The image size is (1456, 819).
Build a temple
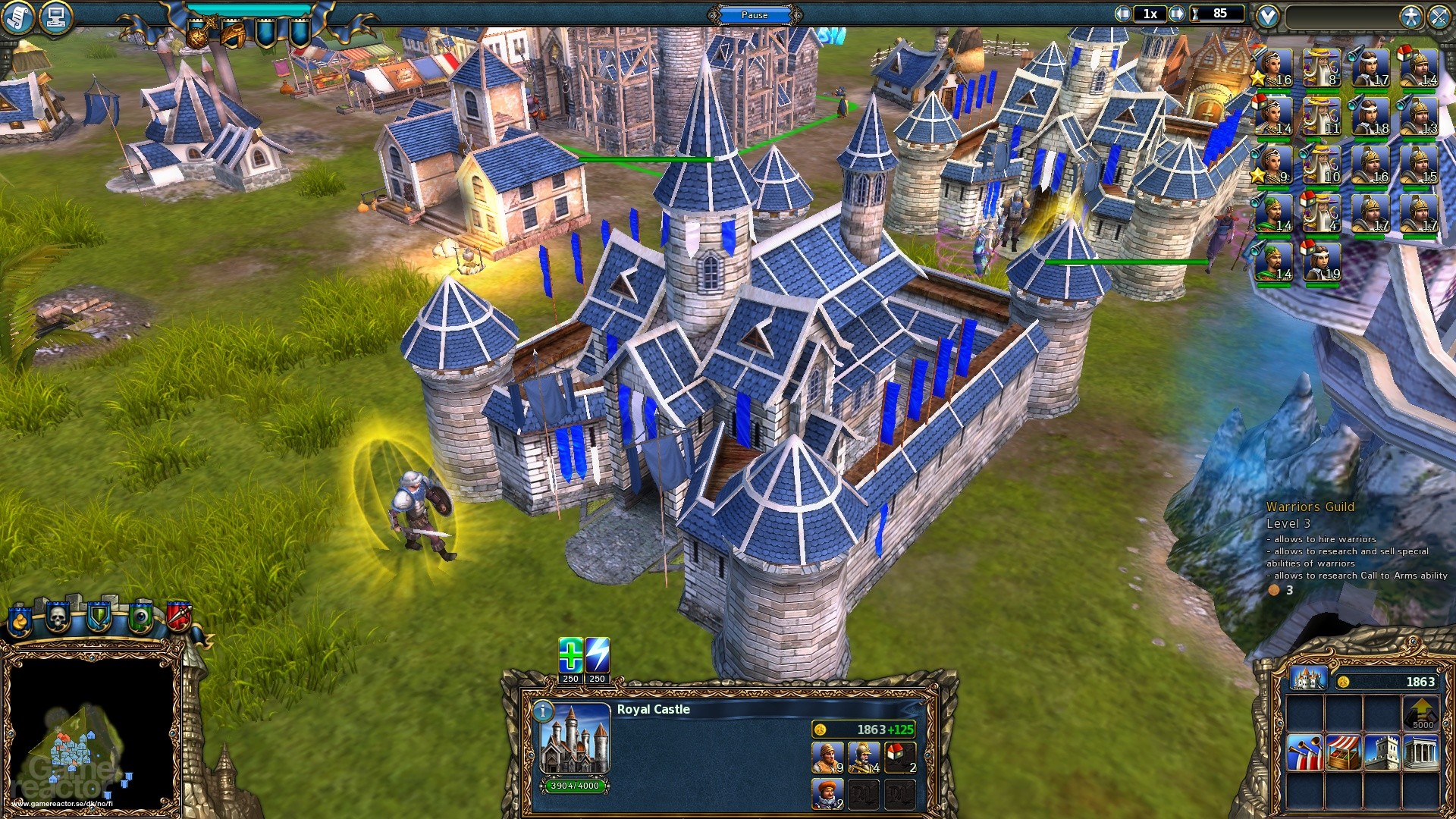tap(1421, 752)
